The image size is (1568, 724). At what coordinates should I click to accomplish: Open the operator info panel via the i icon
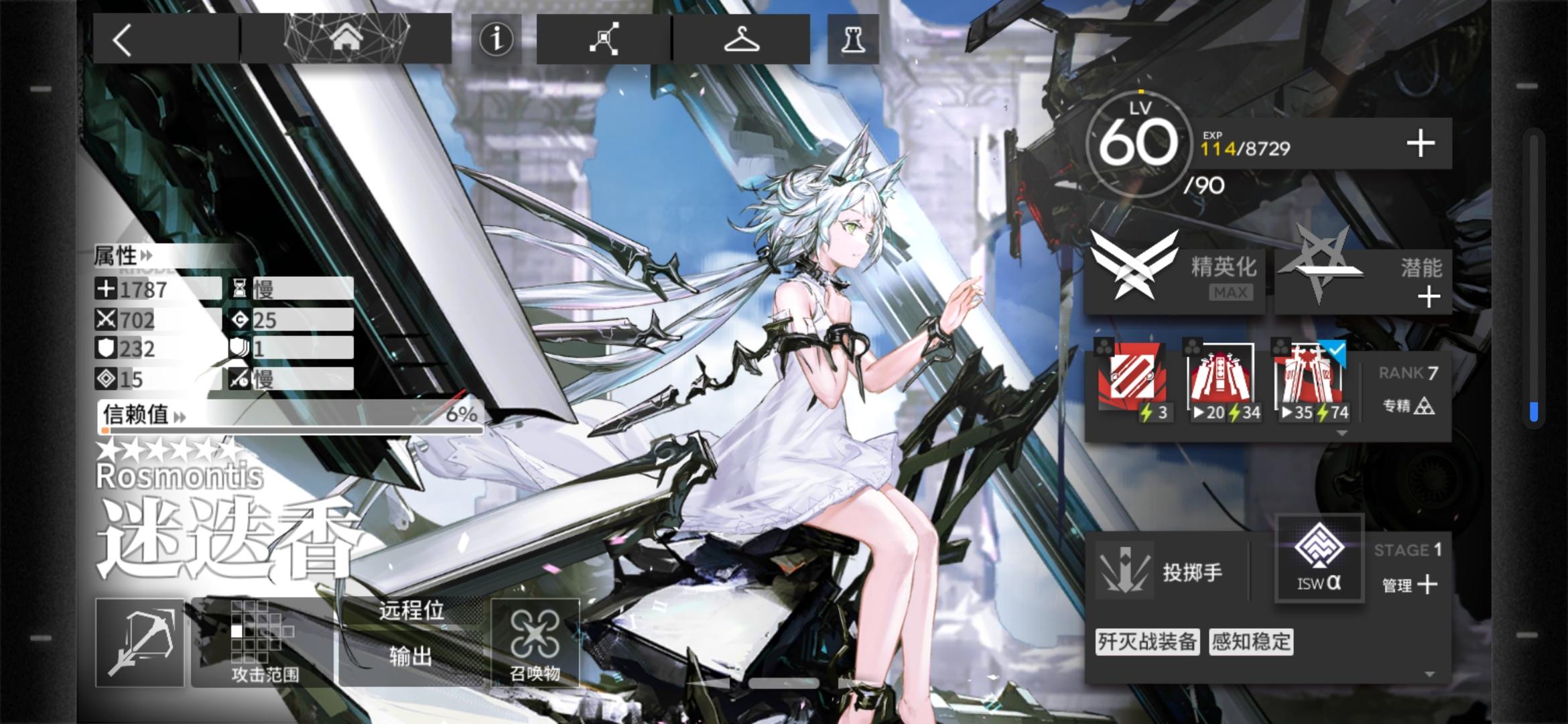[x=495, y=38]
